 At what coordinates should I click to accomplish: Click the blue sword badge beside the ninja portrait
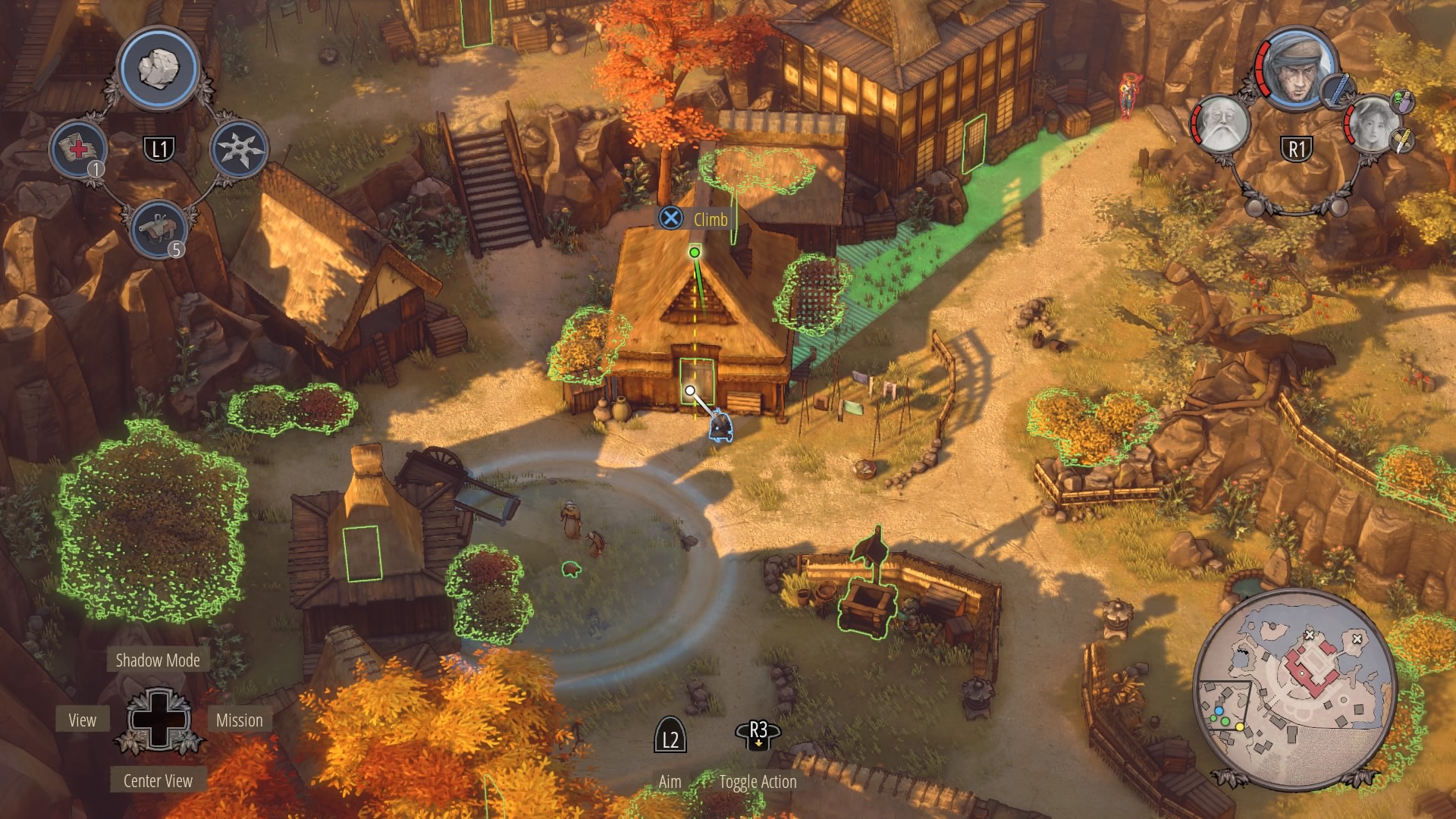1338,89
